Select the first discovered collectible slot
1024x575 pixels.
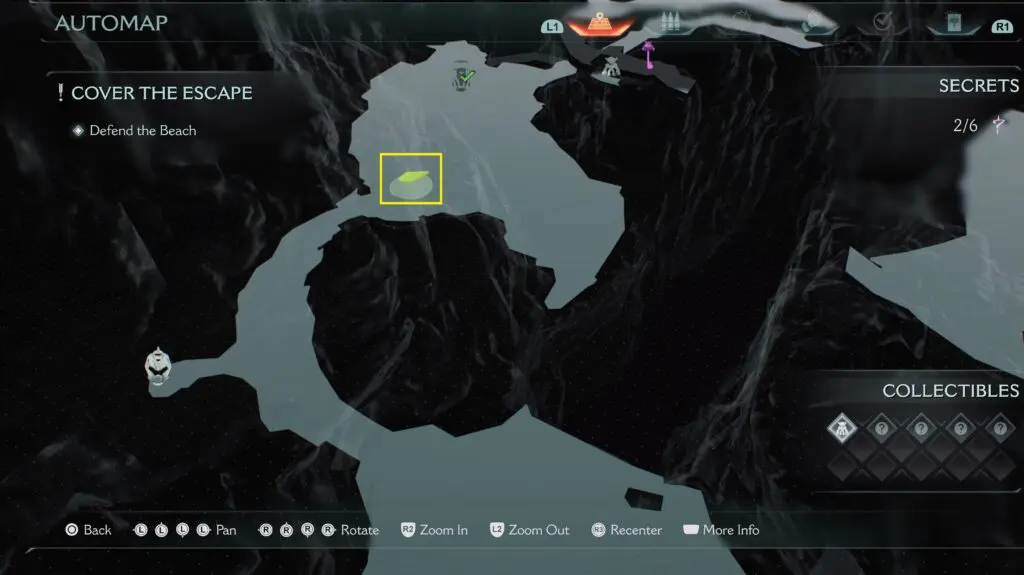(x=842, y=429)
